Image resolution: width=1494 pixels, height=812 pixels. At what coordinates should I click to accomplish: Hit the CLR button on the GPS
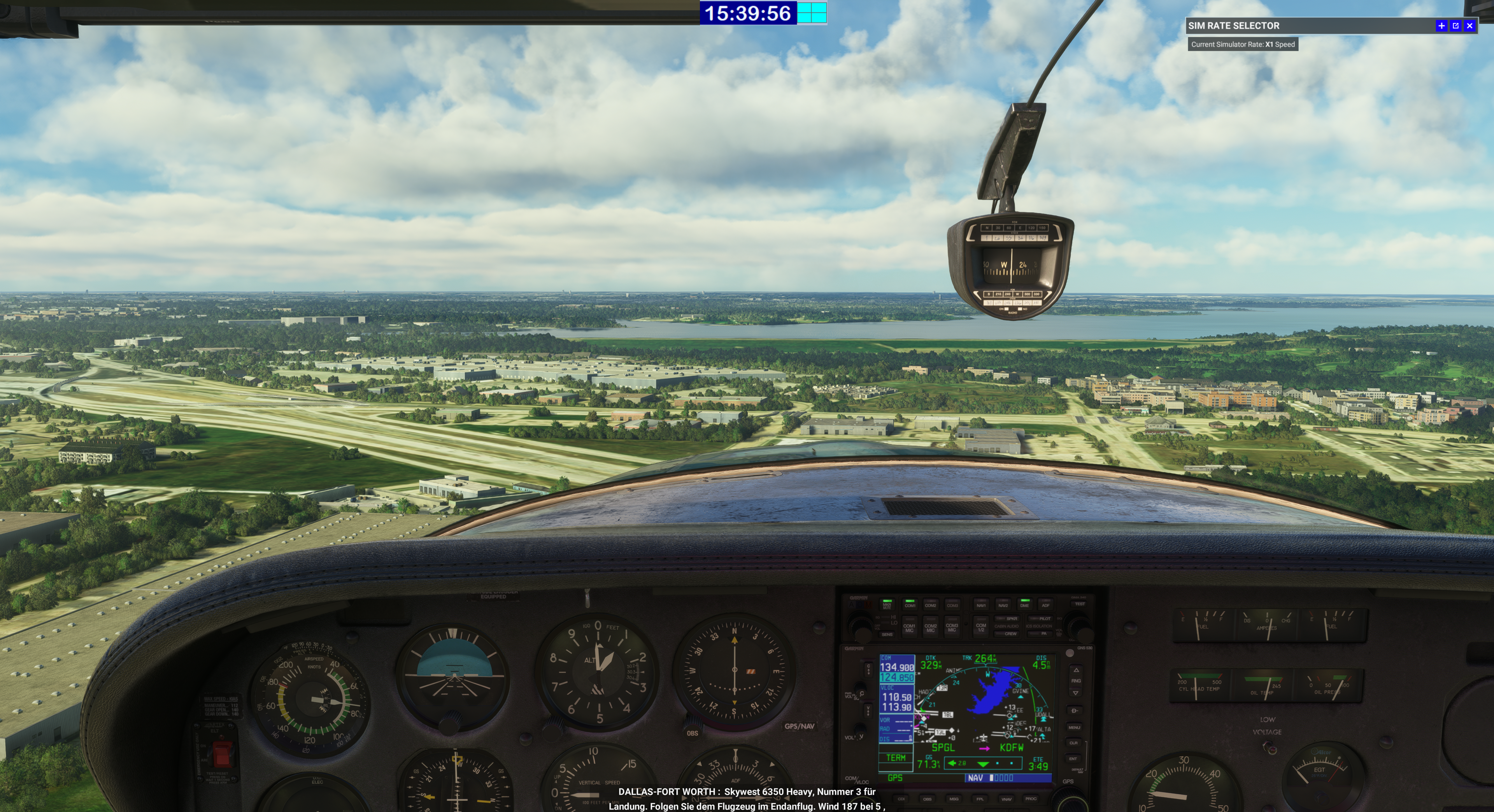pyautogui.click(x=1073, y=742)
